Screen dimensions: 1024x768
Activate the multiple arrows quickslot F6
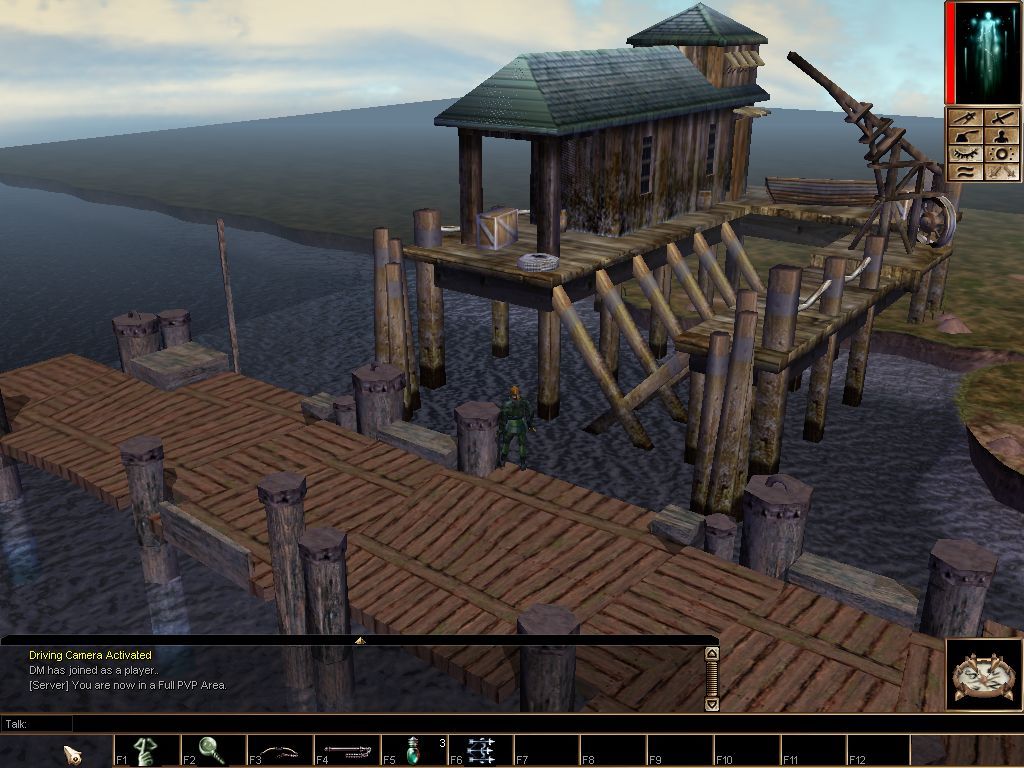(x=481, y=750)
